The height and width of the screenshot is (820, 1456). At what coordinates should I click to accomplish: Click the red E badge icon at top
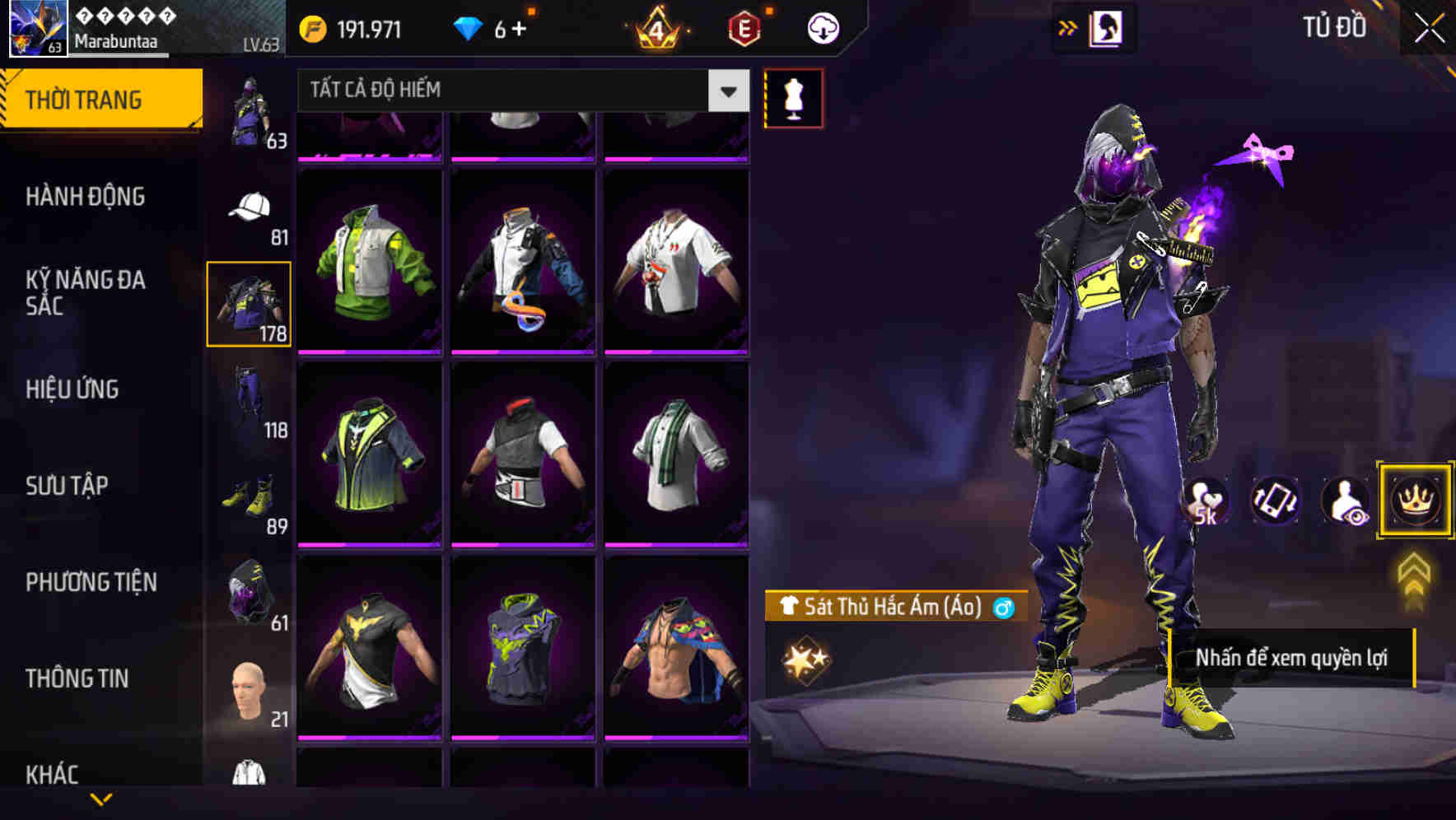[x=745, y=27]
